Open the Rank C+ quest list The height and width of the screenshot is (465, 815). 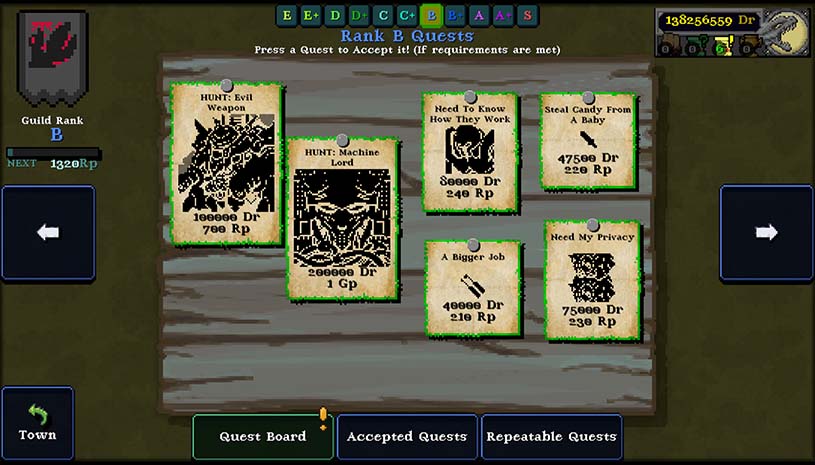click(x=407, y=15)
